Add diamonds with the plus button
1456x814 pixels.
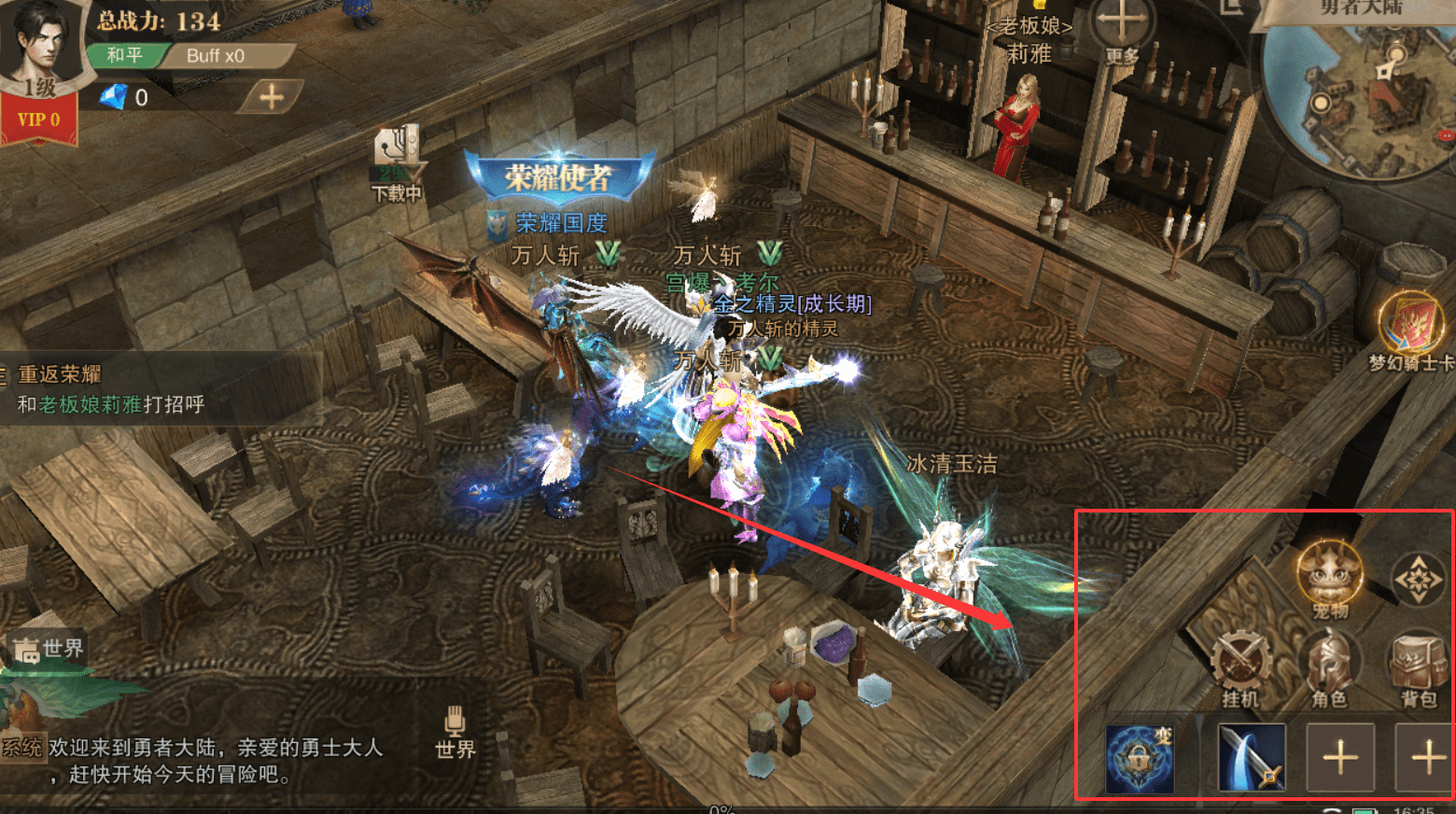click(271, 96)
